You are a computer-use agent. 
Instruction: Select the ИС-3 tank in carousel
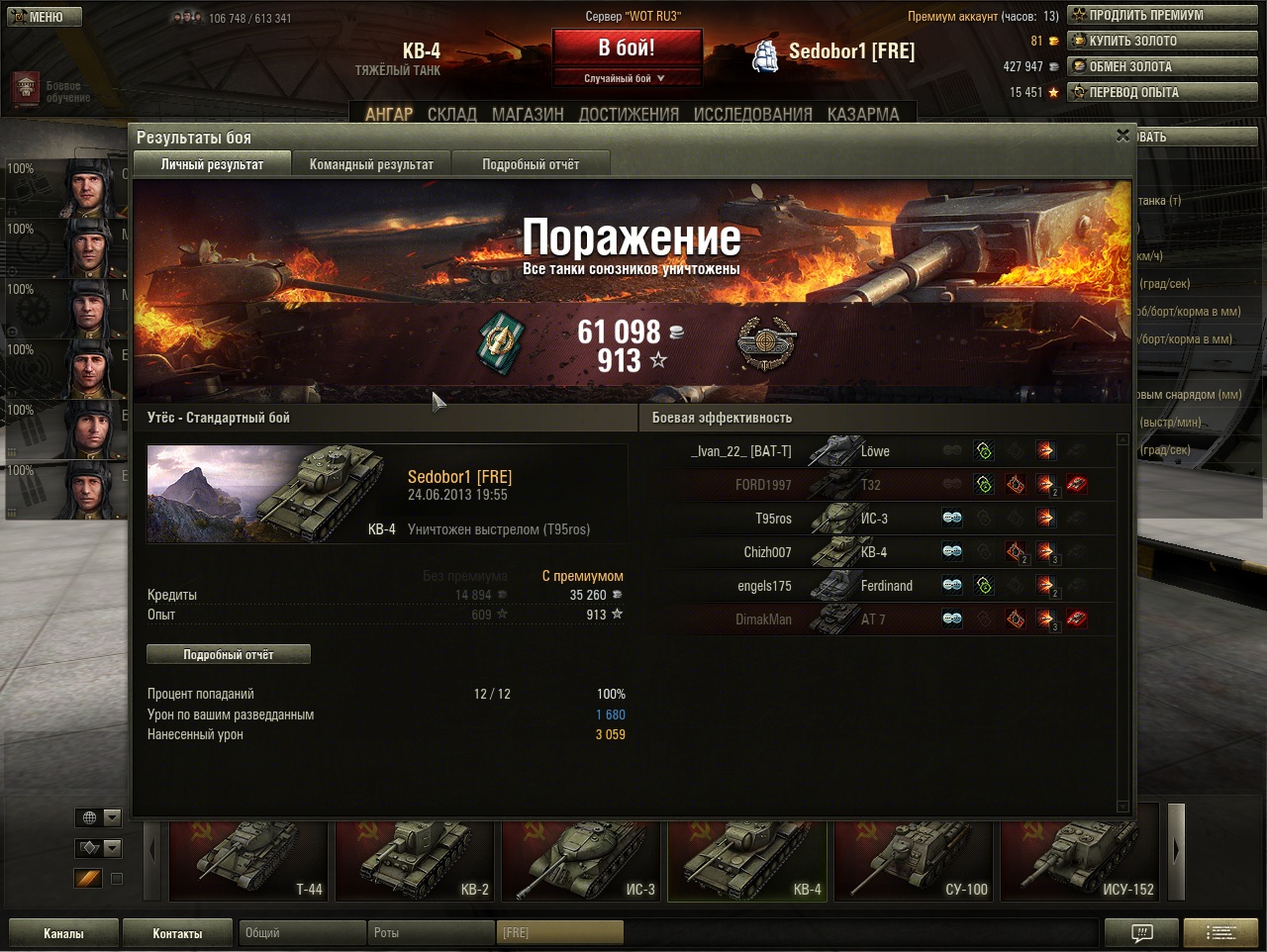tap(580, 861)
